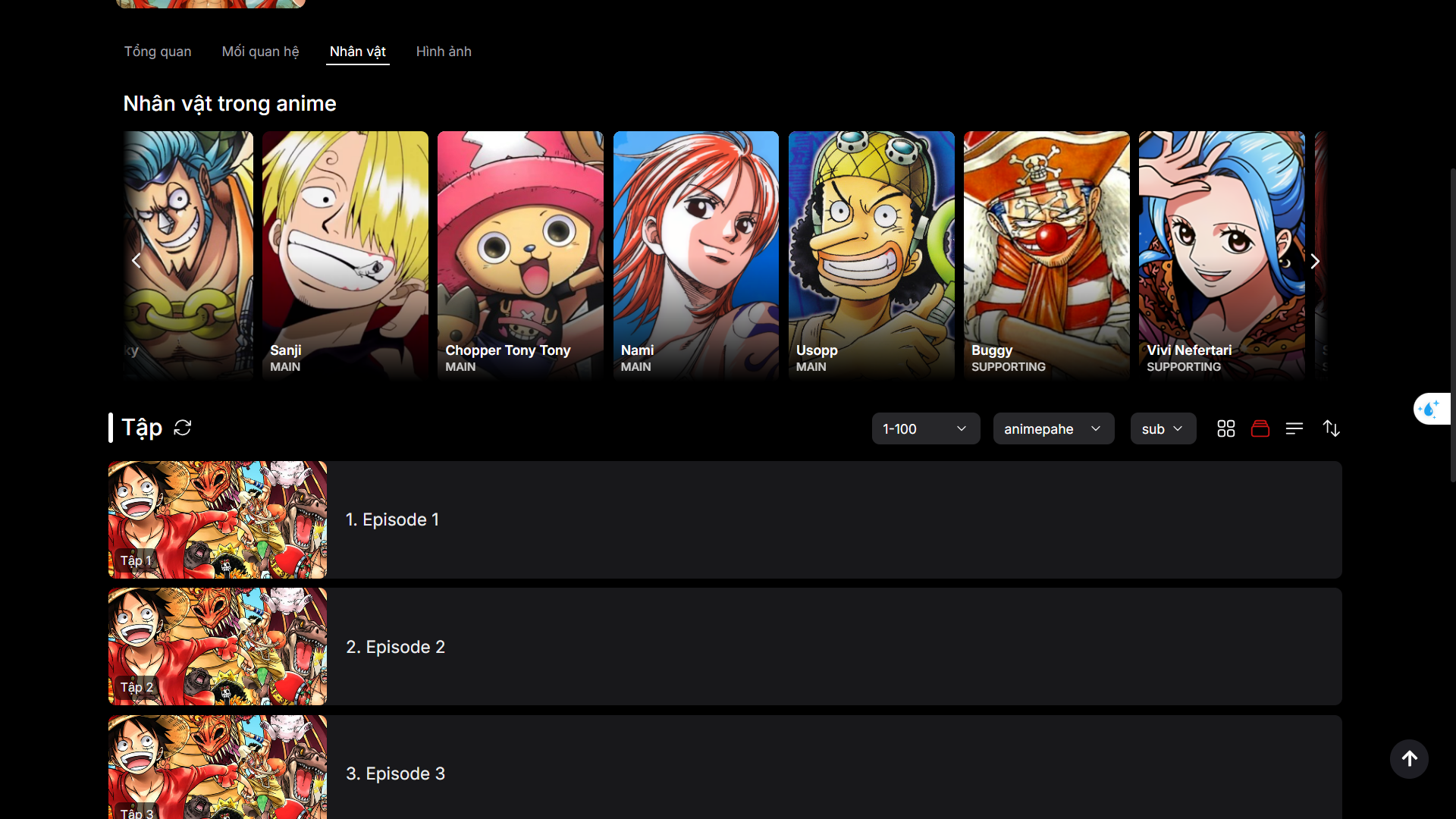Screen dimensions: 1456x819
Task: Click the right carousel arrow in character list
Action: pos(1315,260)
